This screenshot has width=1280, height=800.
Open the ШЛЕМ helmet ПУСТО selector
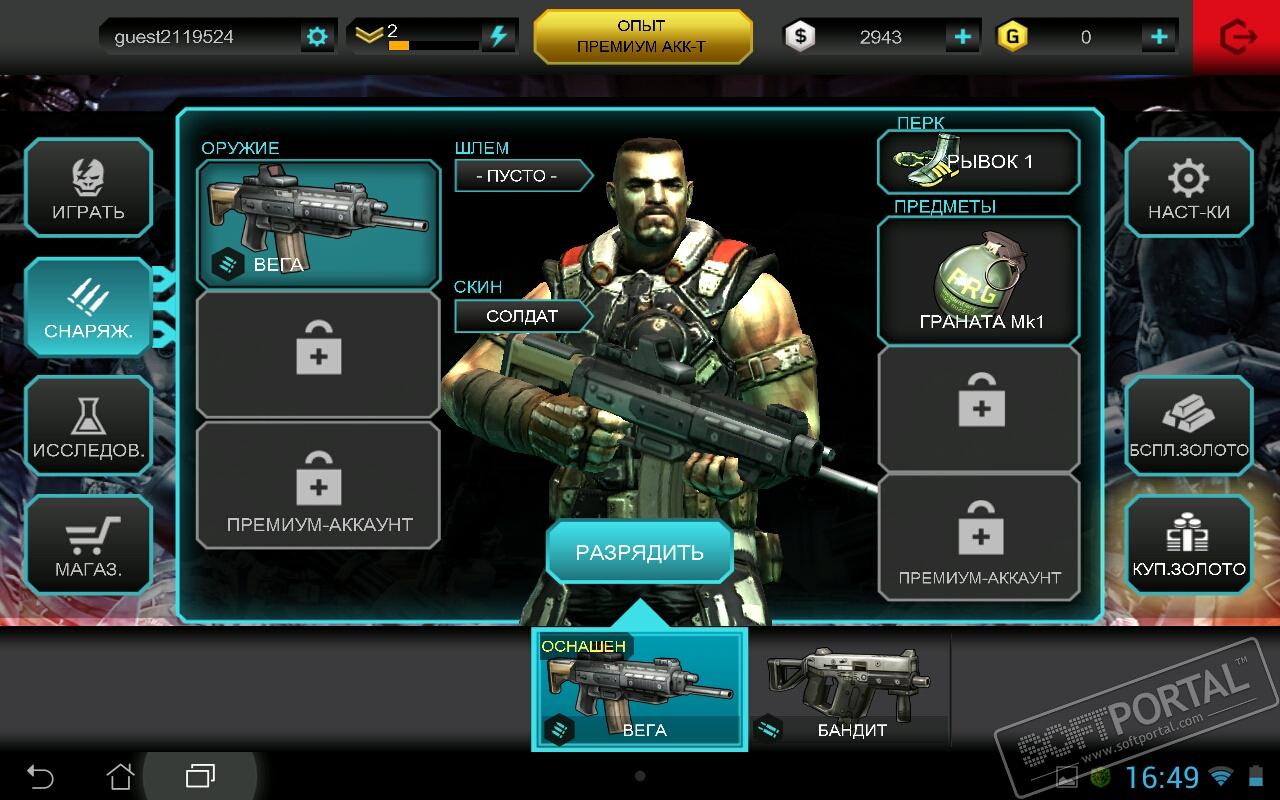pyautogui.click(x=518, y=176)
